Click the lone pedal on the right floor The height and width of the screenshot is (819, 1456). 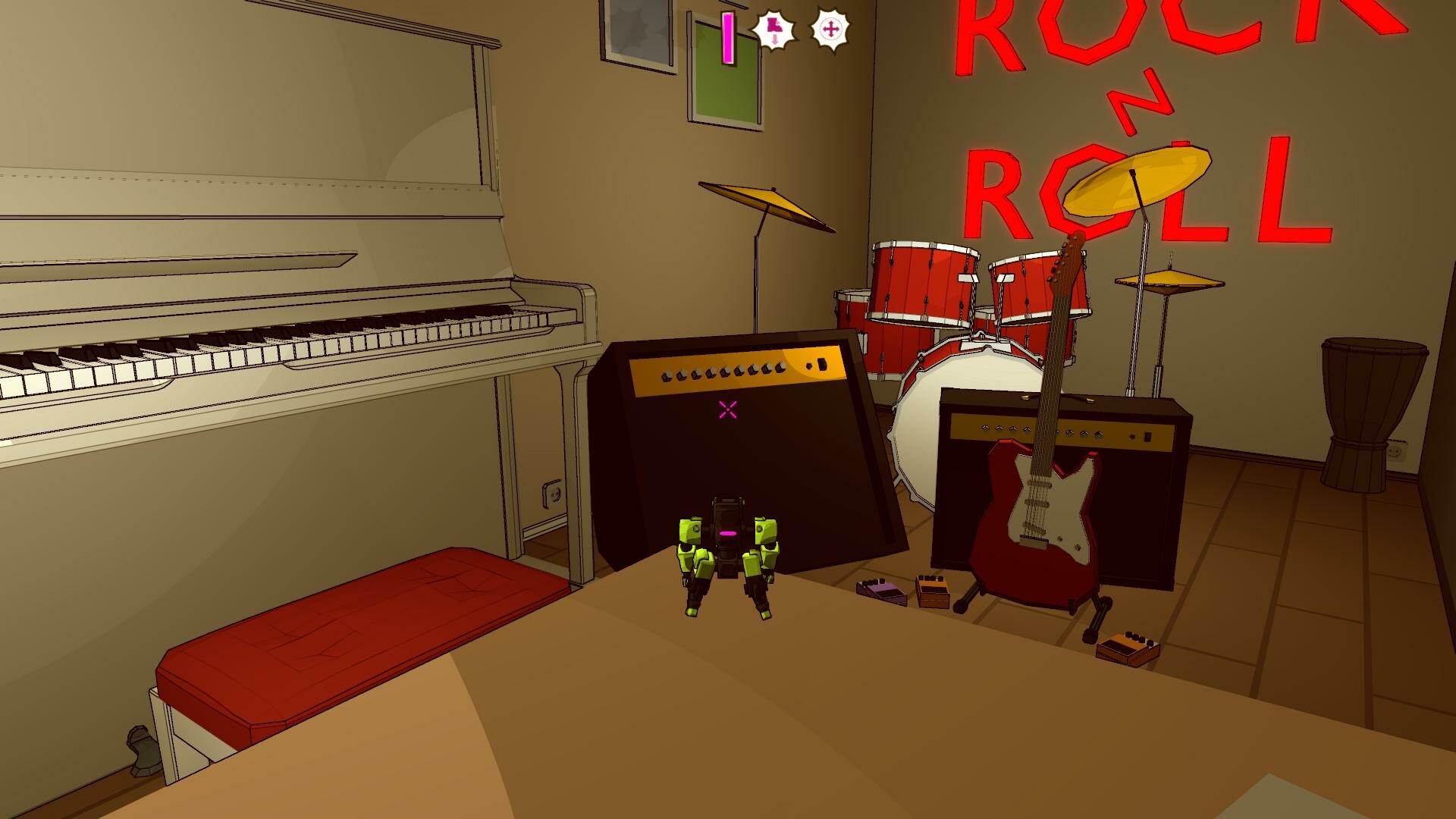point(1126,648)
